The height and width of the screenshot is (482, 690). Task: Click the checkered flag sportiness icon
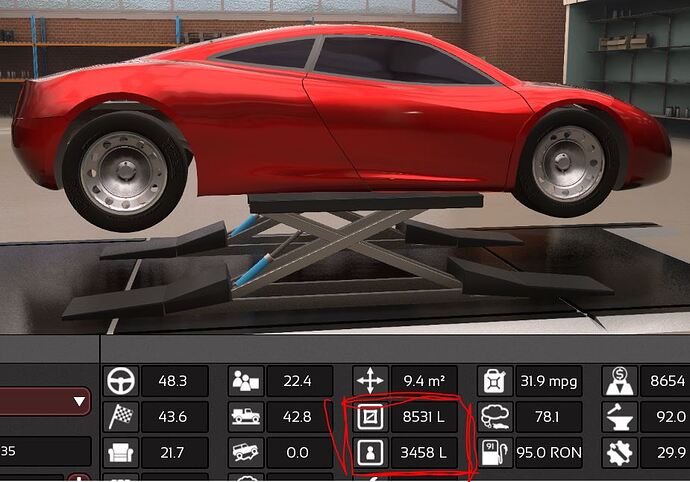[119, 417]
